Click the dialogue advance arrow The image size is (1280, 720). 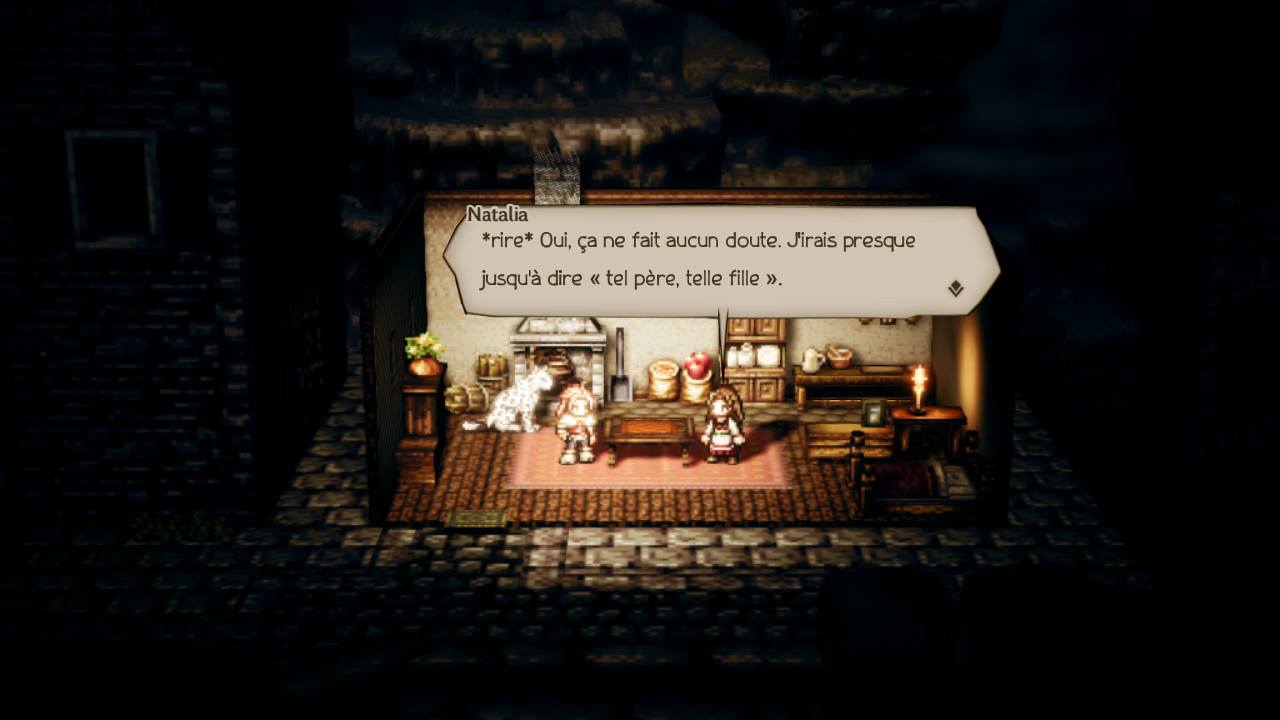(x=957, y=287)
